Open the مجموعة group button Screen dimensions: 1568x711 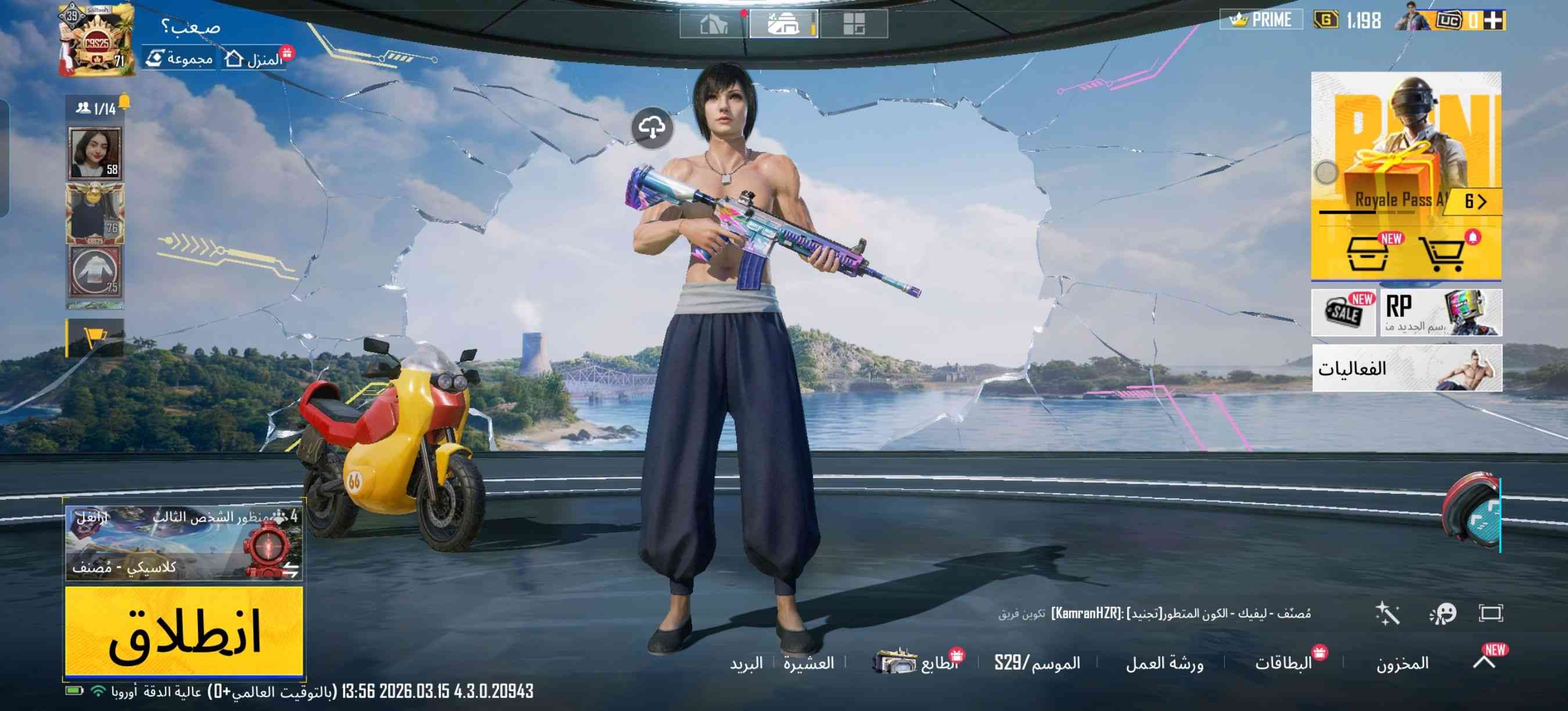(x=180, y=59)
